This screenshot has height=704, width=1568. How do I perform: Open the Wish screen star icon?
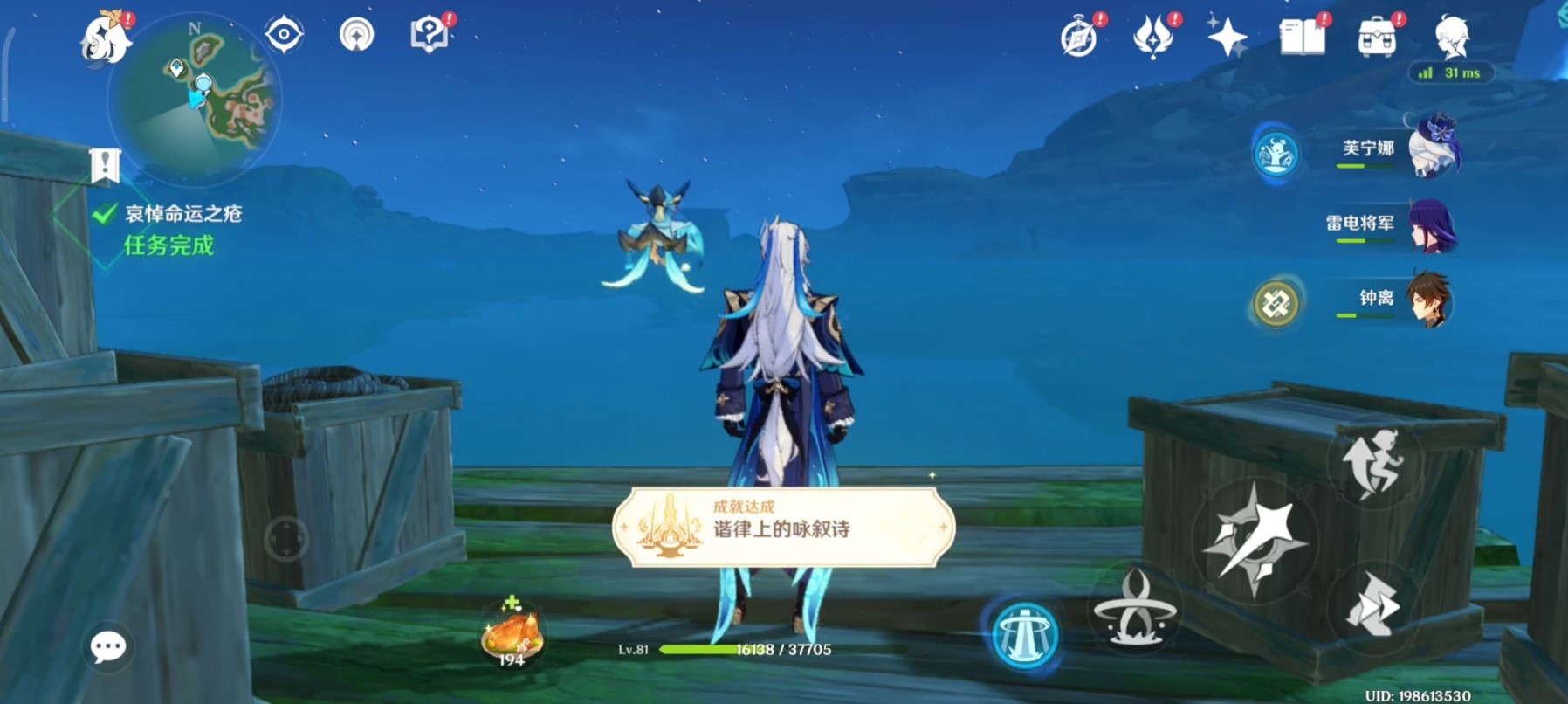click(x=1227, y=38)
